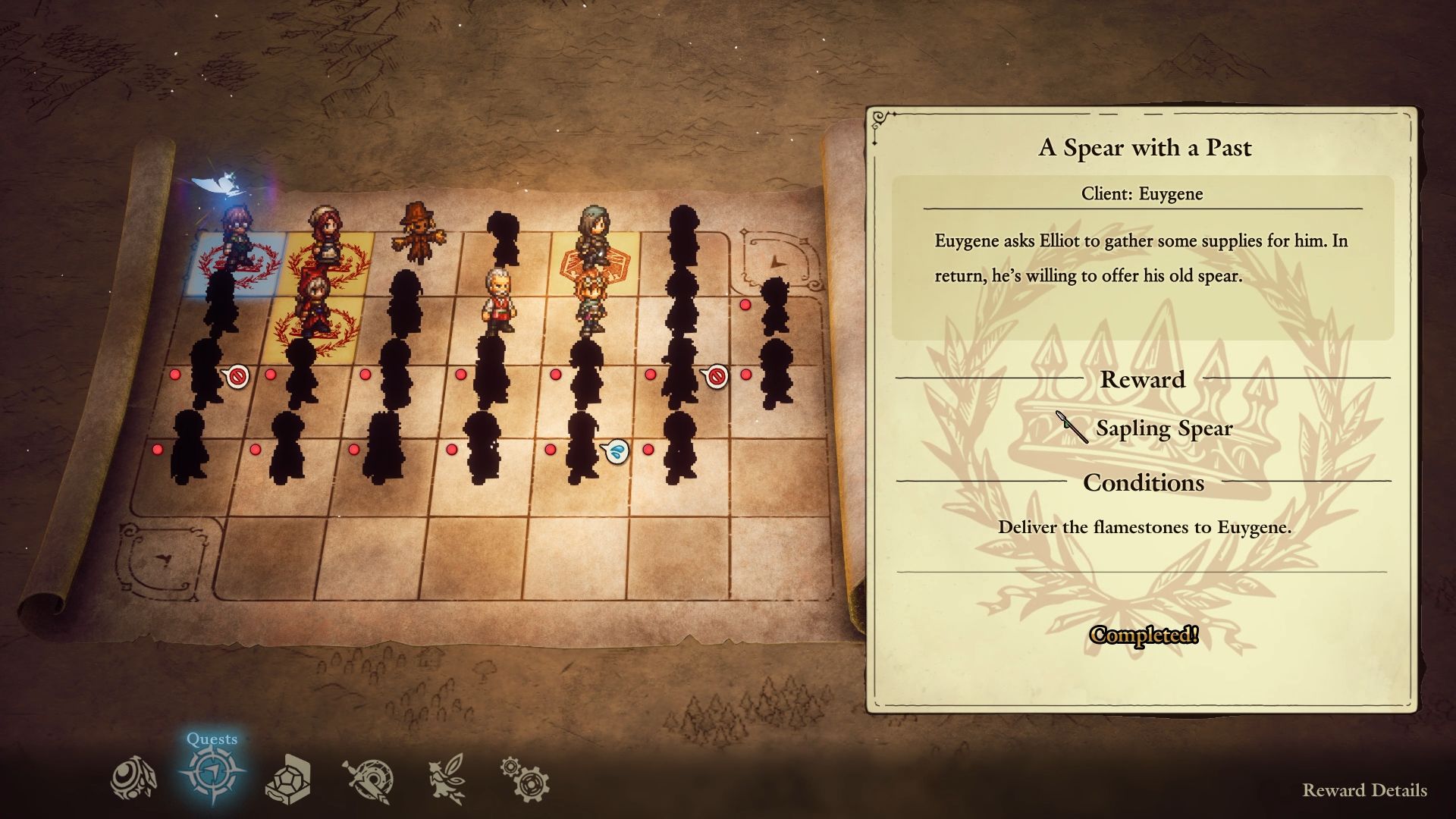Open the feathered orb menu icon

[x=133, y=779]
